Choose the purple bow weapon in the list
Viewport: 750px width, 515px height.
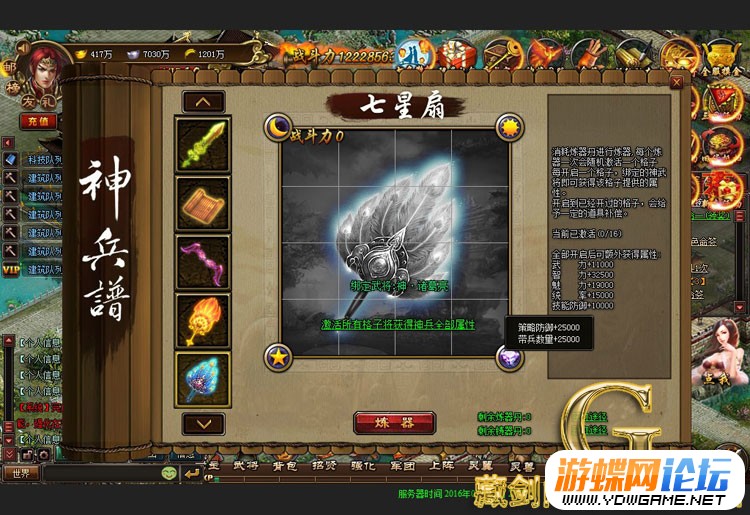203,262
